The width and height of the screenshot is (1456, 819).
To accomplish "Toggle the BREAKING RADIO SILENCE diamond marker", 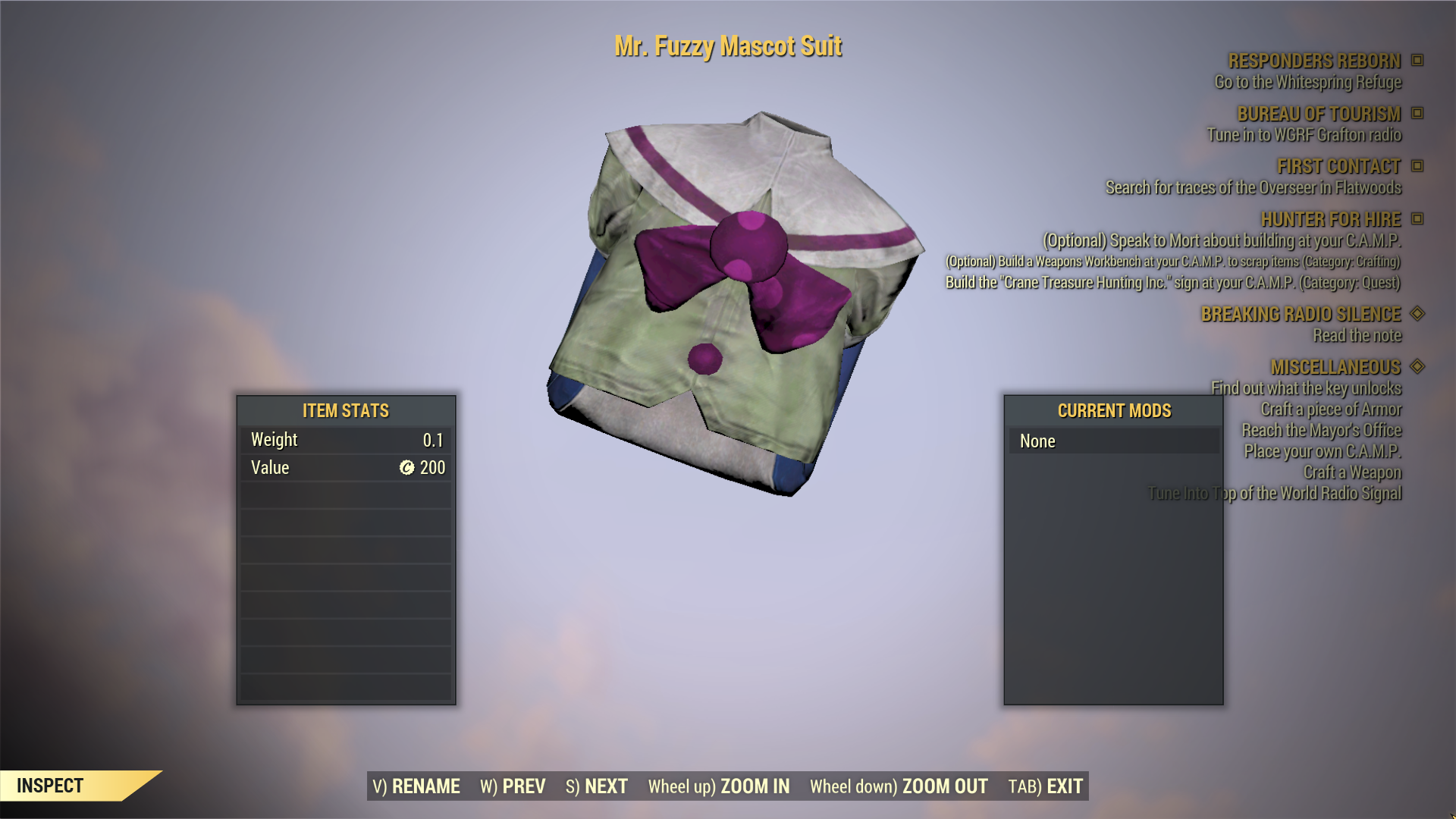I will pos(1417,314).
